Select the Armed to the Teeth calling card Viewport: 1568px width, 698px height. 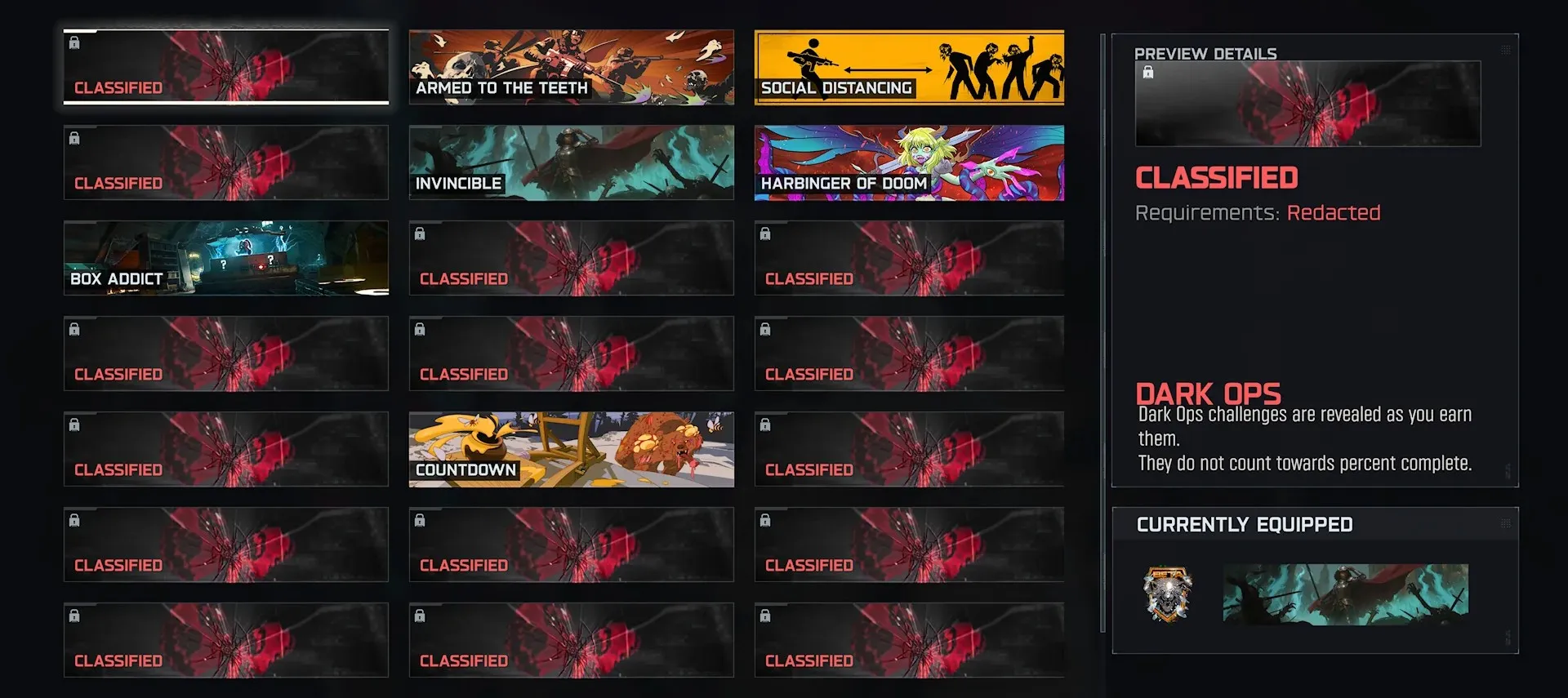click(571, 68)
